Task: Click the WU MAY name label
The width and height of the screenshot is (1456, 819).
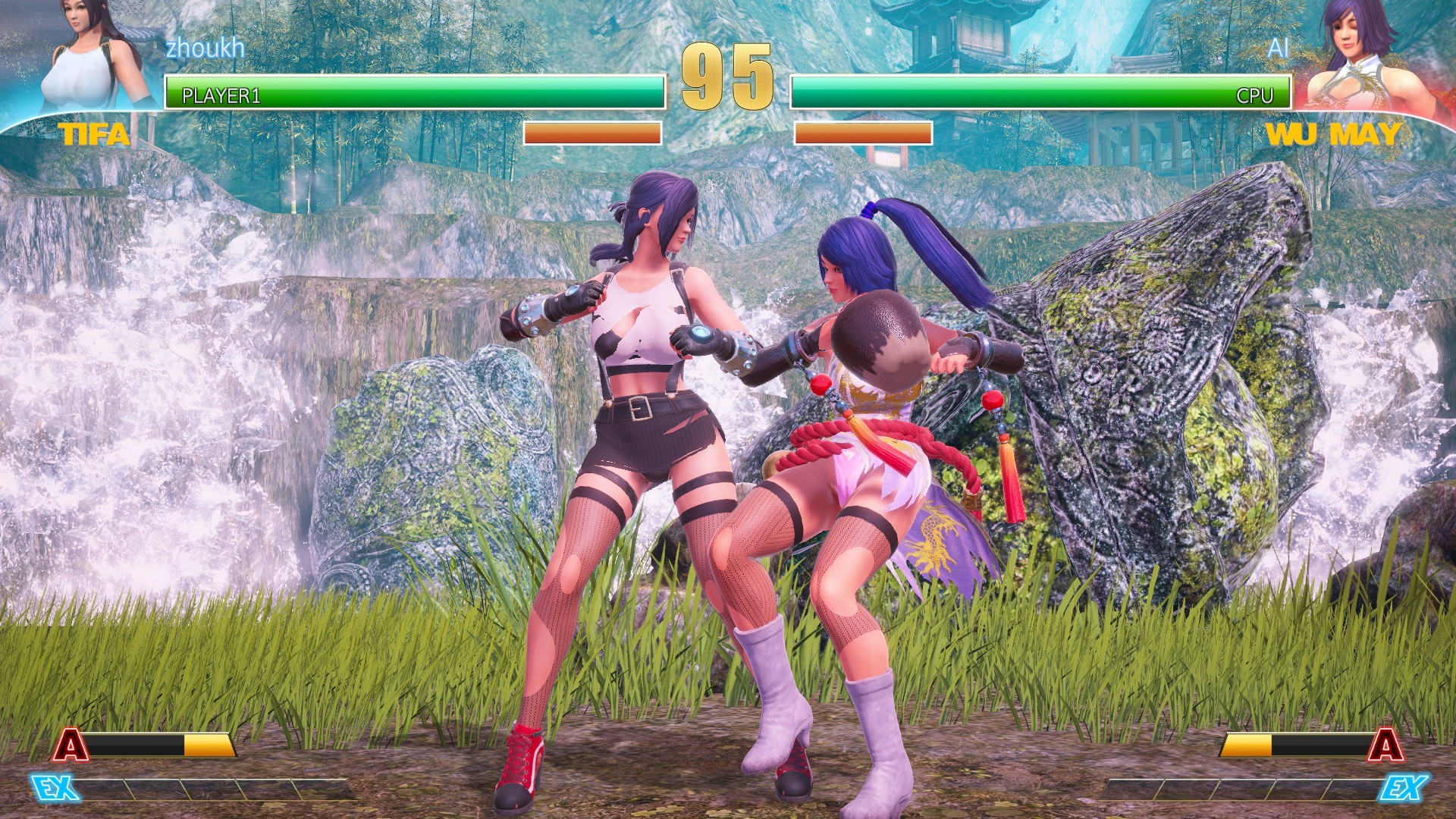Action: [x=1335, y=135]
